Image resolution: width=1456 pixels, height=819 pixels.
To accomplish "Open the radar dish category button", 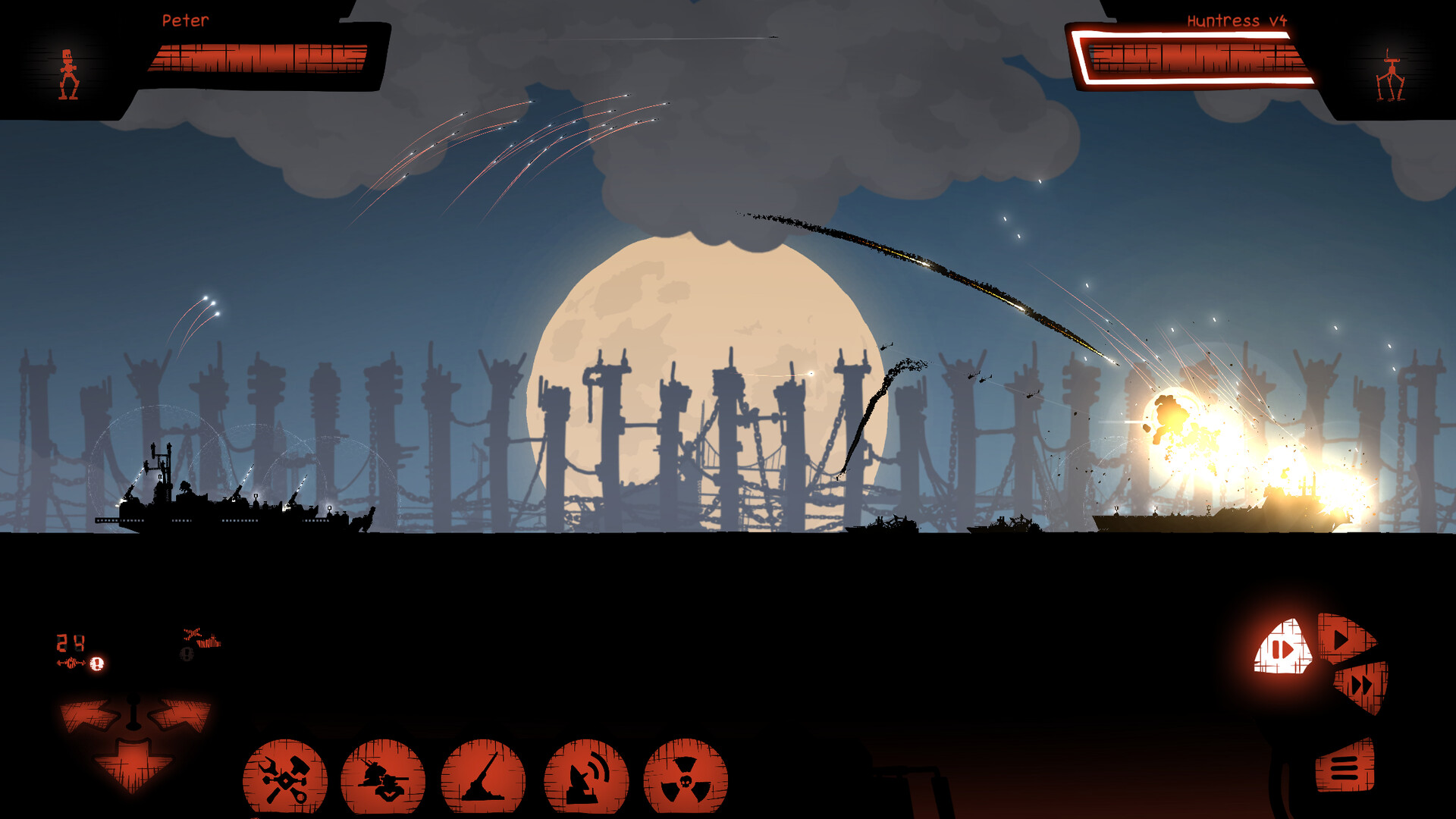I will point(586,778).
